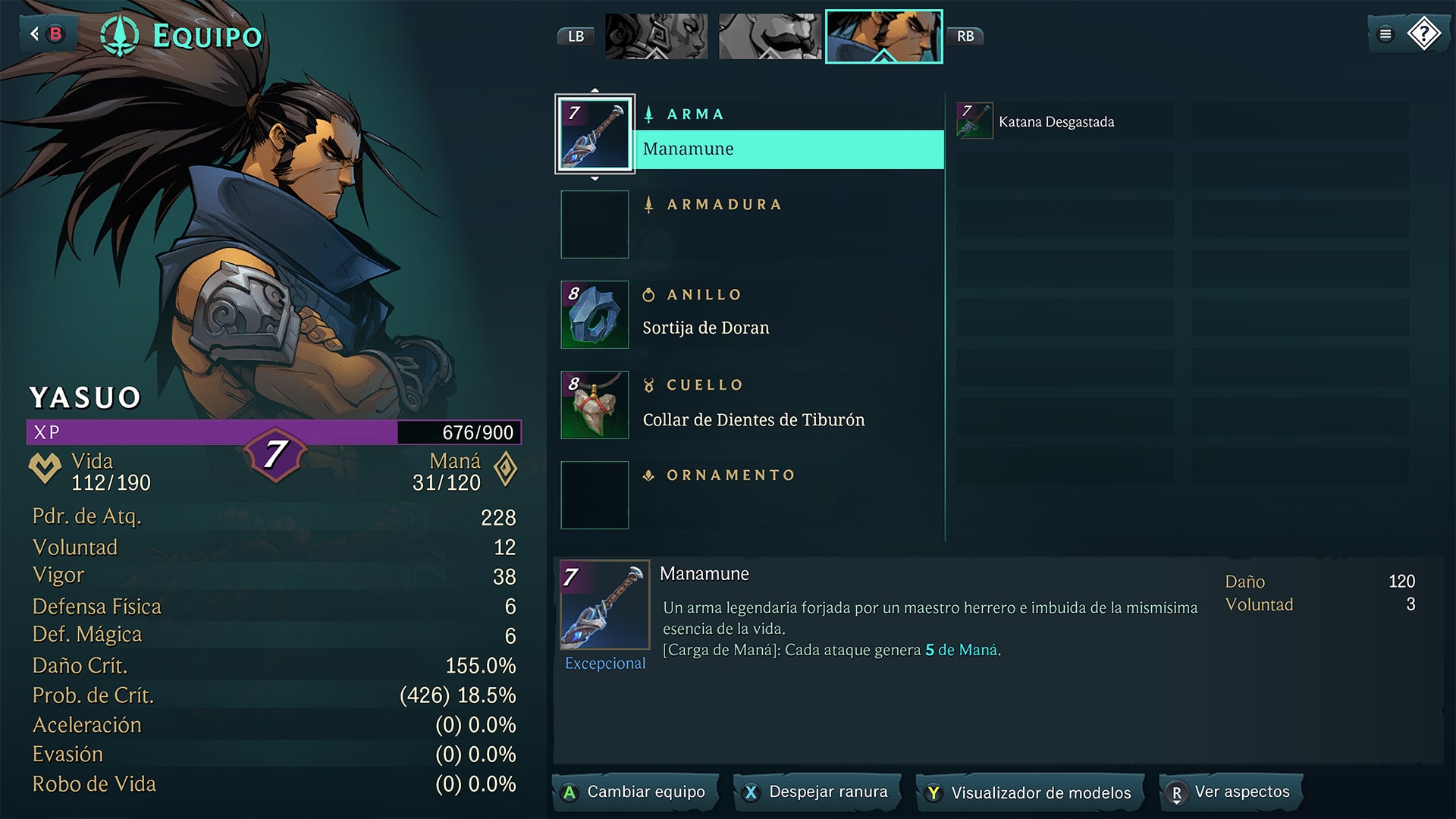The image size is (1456, 819).
Task: Click the Equipo crest emblem icon
Action: 121,34
